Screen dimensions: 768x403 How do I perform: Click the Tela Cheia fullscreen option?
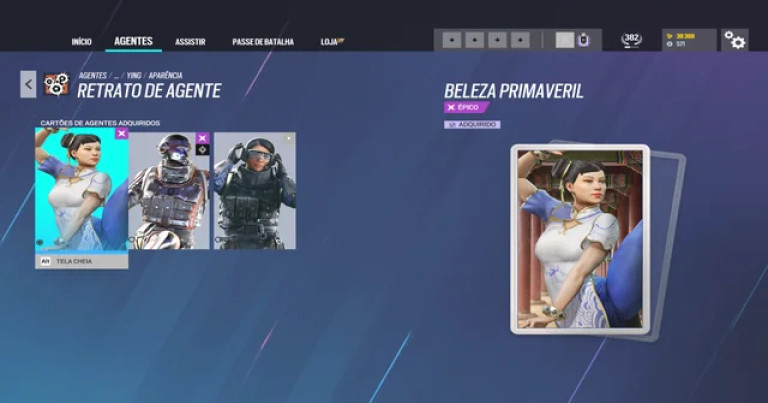point(82,261)
